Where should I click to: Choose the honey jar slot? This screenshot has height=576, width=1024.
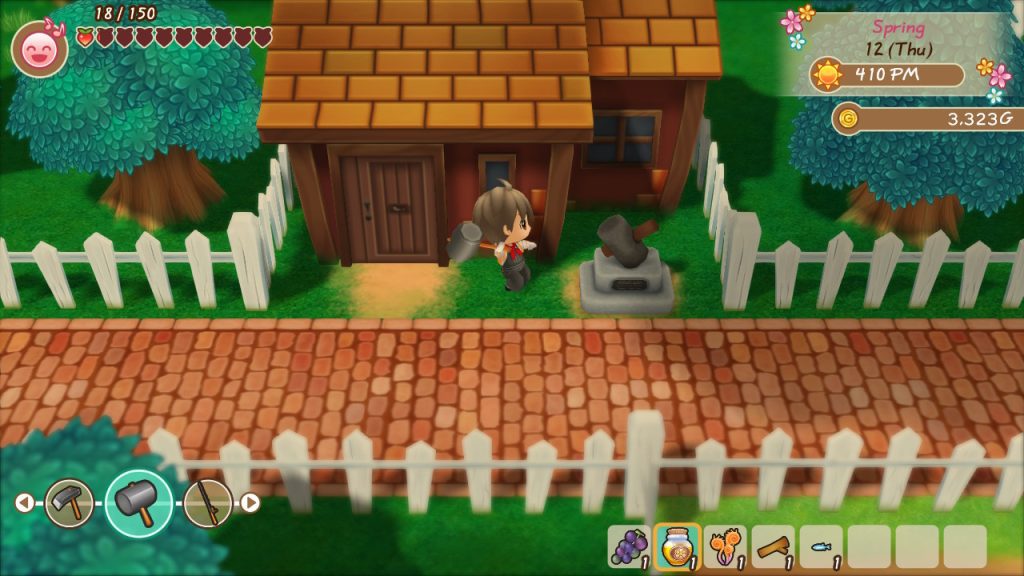click(677, 547)
